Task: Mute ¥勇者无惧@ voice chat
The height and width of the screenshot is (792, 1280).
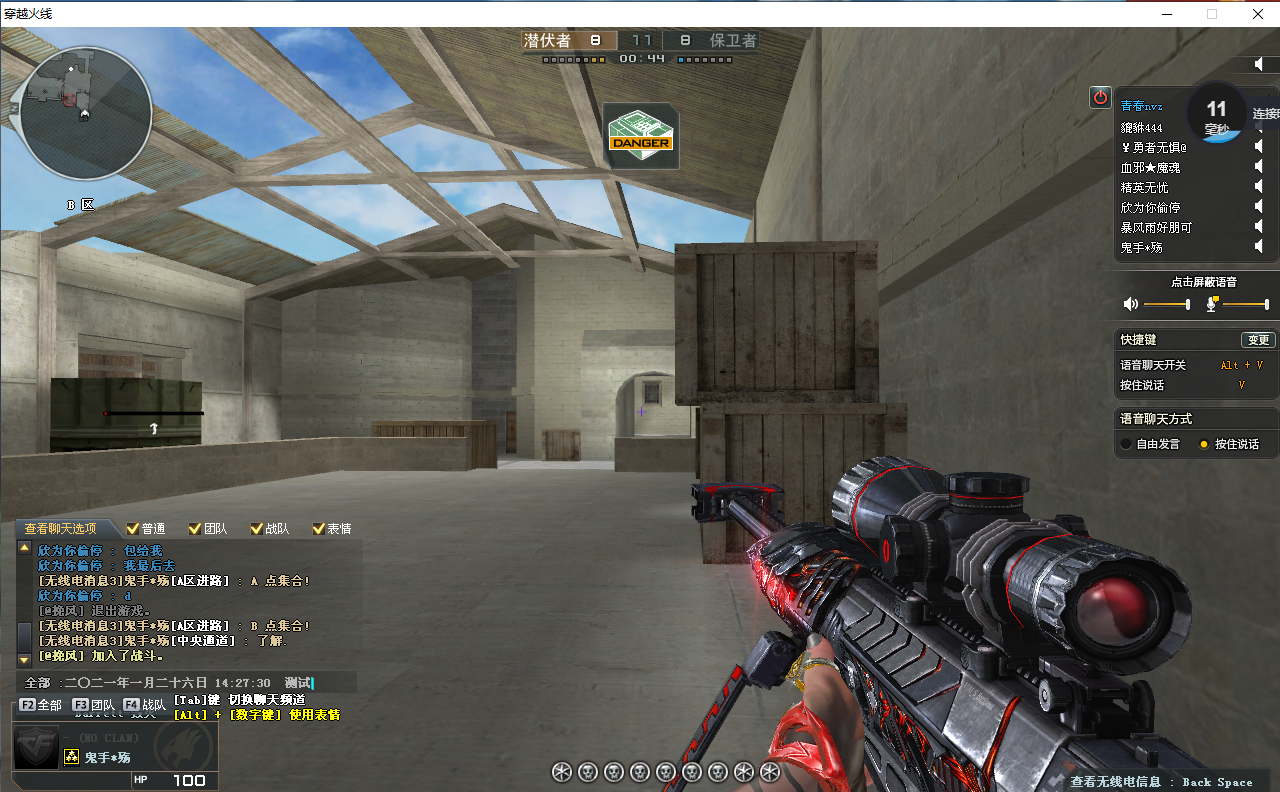Action: [x=1259, y=147]
